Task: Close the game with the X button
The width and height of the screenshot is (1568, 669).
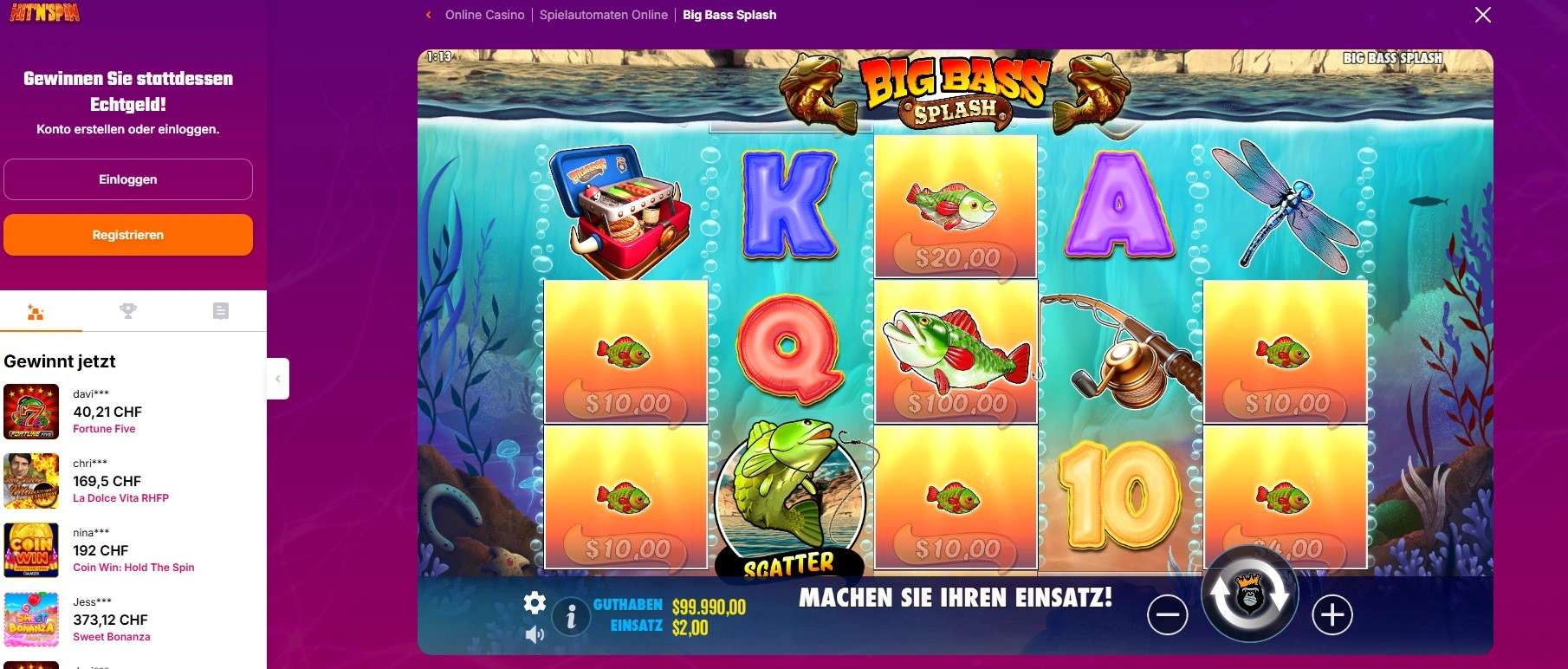Action: coord(1482,15)
